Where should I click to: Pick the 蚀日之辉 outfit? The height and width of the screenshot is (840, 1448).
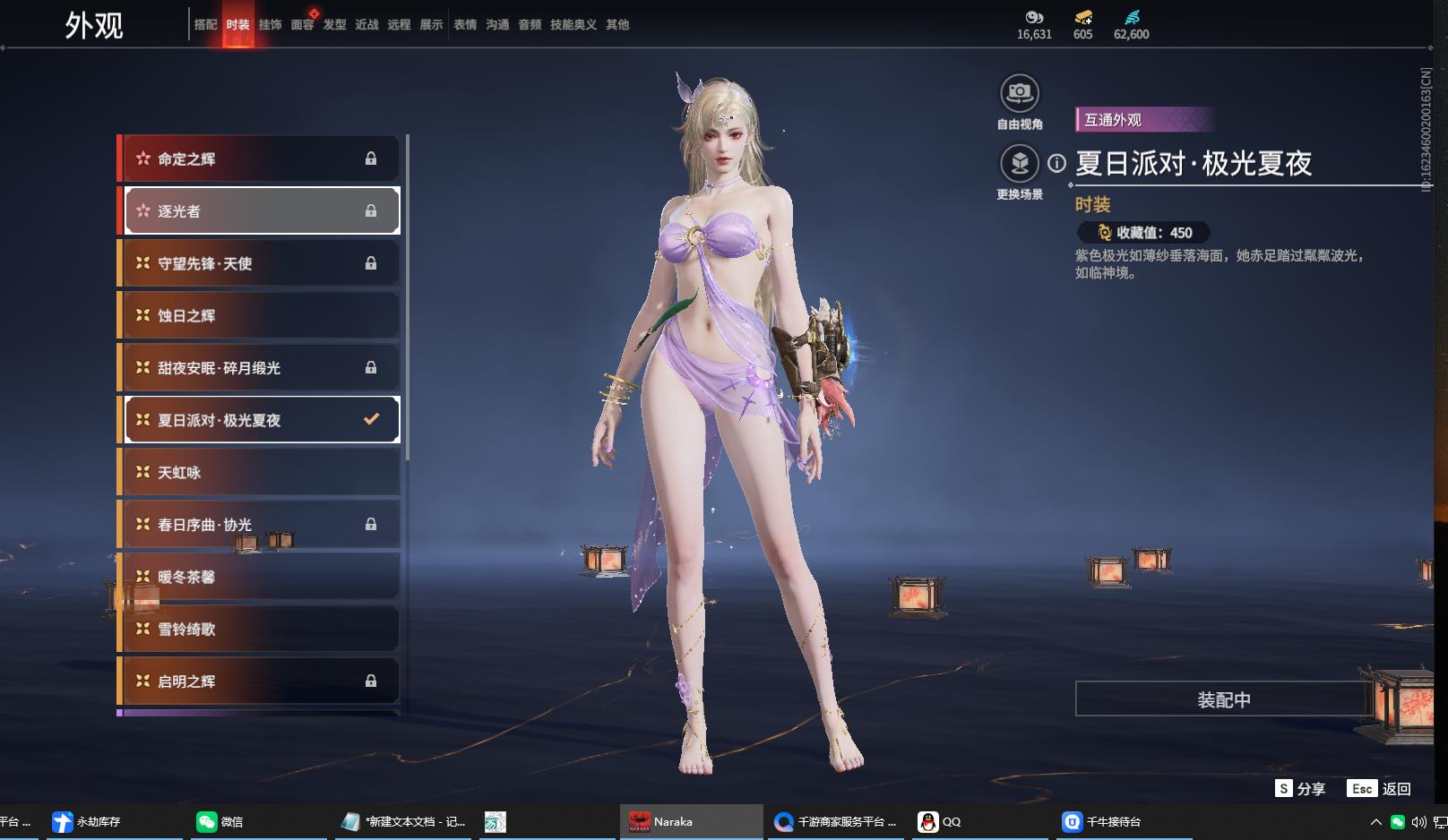[x=260, y=315]
